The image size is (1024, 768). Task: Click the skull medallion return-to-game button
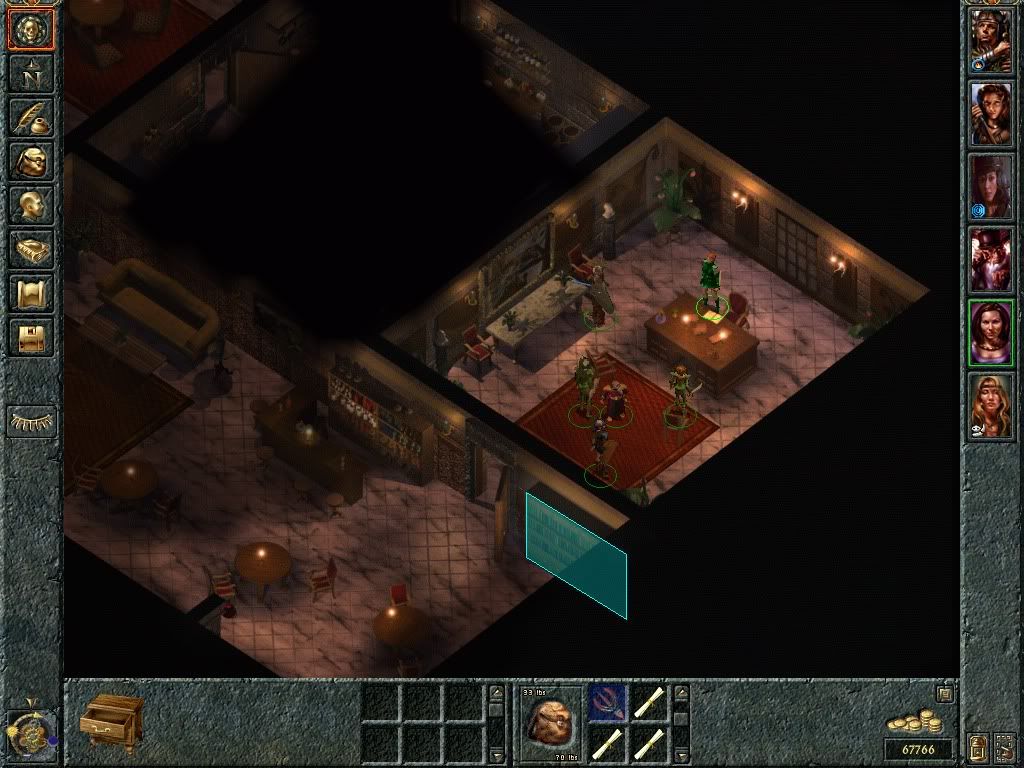point(31,30)
